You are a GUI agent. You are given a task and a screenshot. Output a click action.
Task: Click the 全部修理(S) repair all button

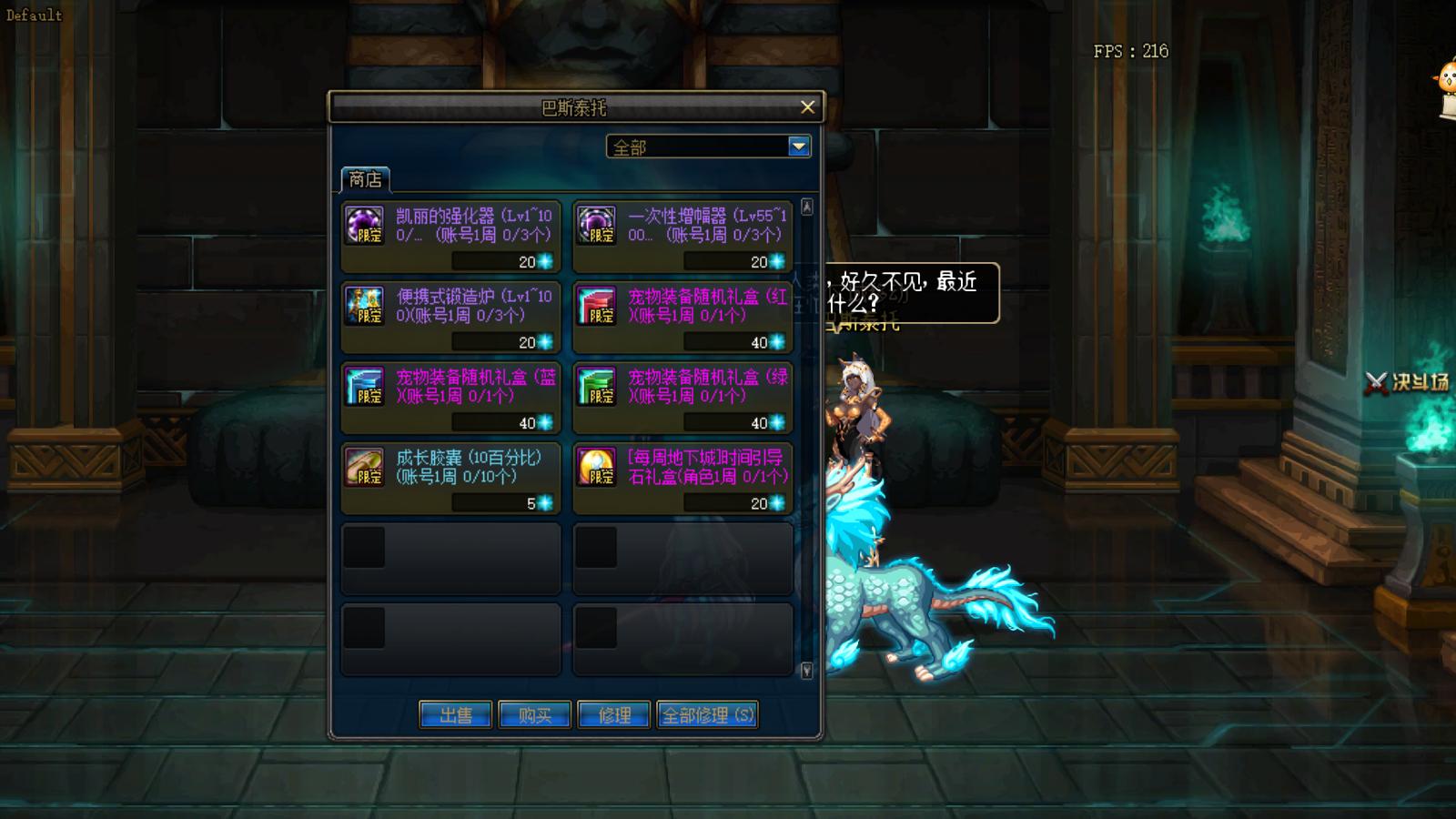708,714
